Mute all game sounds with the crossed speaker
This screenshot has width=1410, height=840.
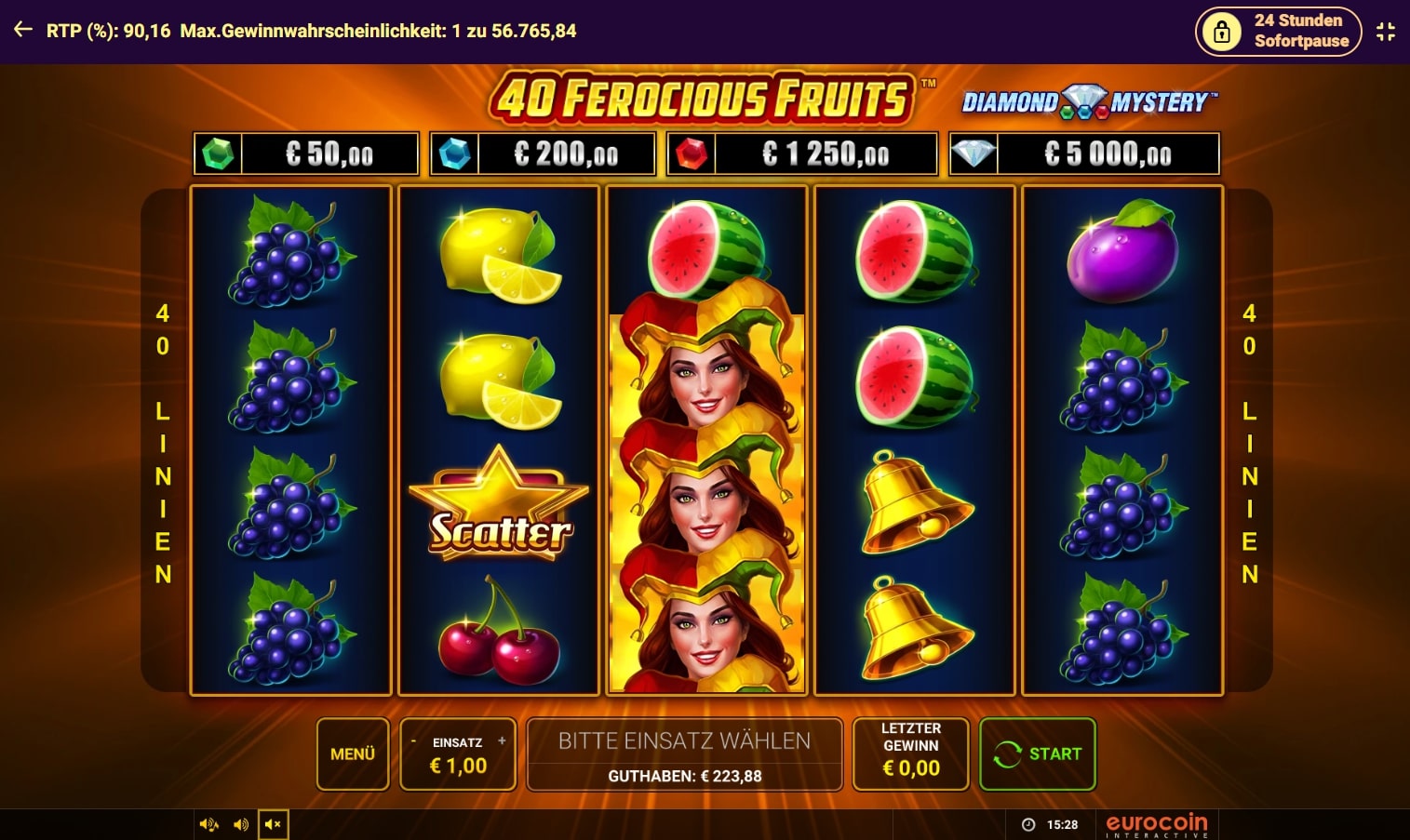(273, 823)
